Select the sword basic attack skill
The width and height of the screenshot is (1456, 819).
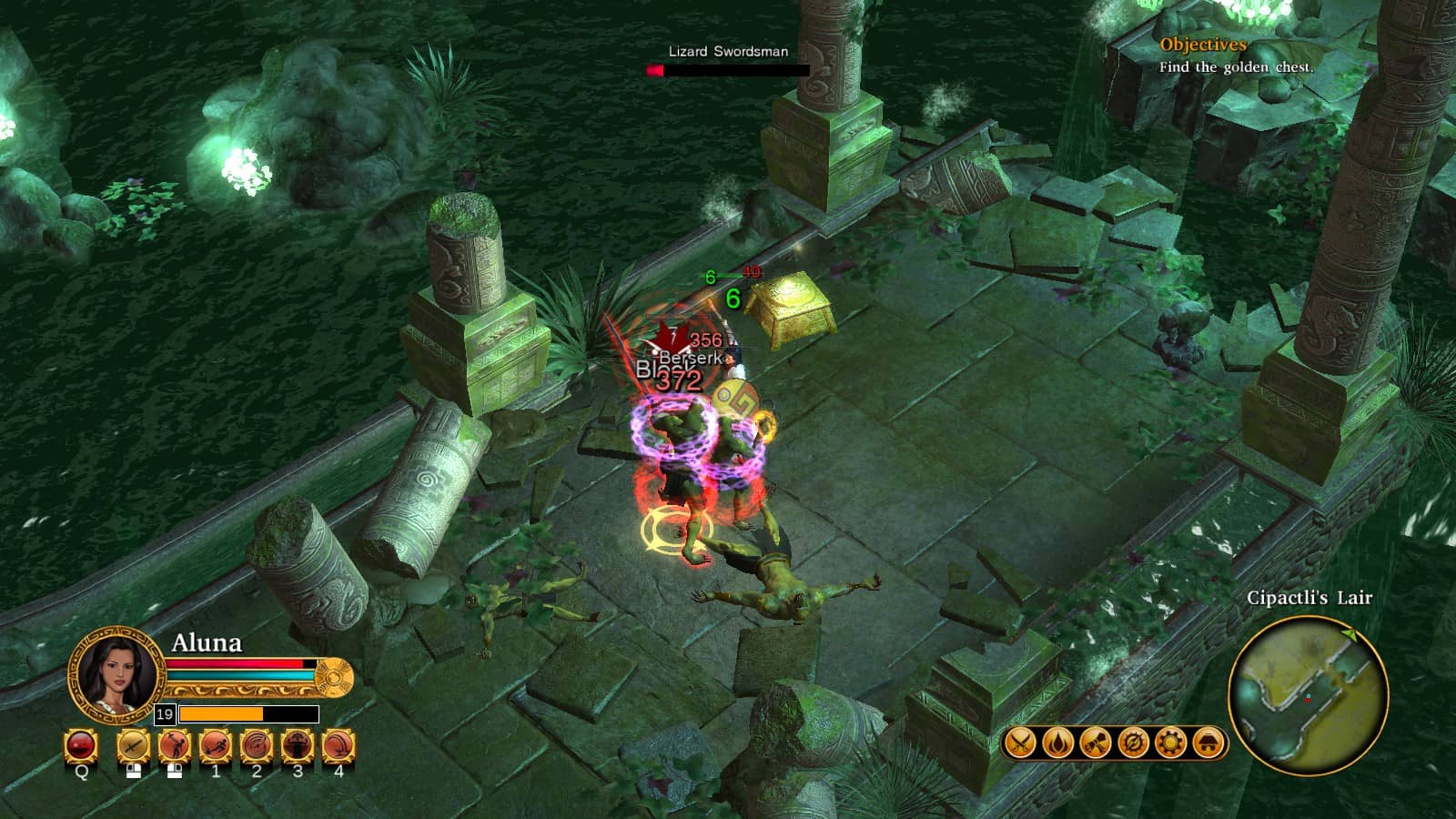[x=134, y=746]
